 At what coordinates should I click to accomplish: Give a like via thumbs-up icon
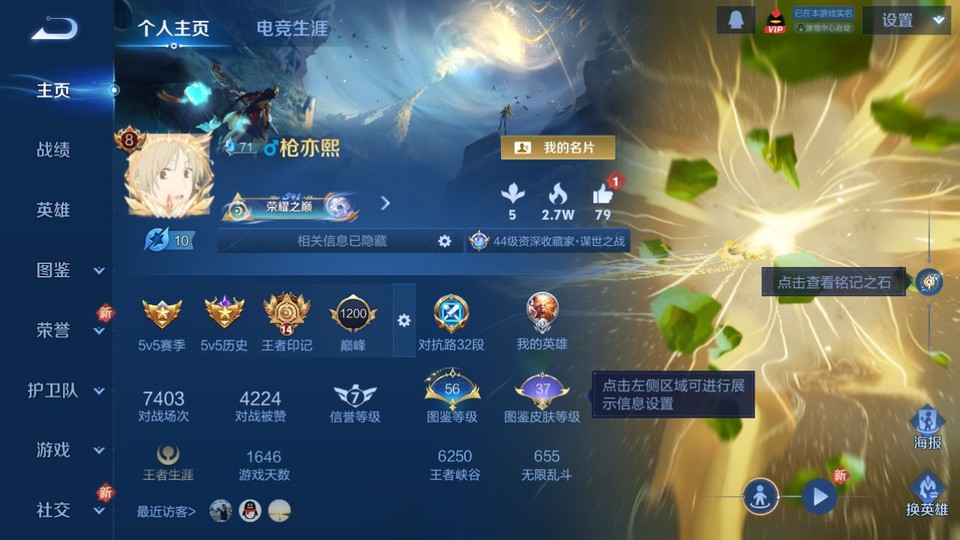(602, 194)
